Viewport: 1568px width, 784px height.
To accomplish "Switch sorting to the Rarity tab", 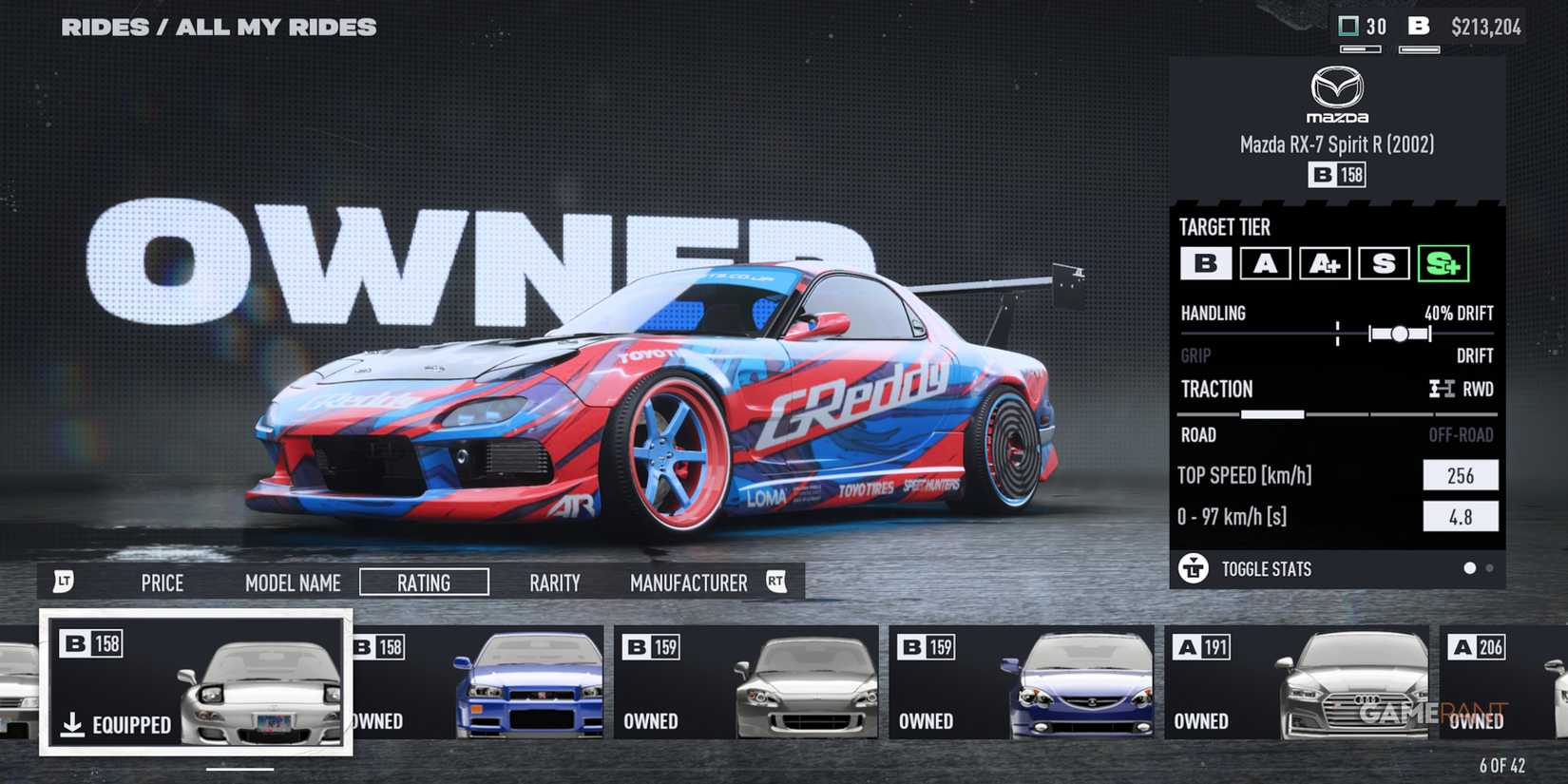I will click(554, 583).
